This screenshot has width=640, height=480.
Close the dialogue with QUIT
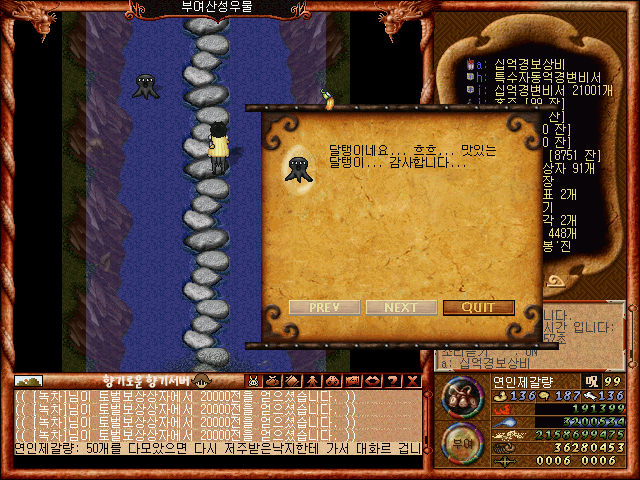pos(478,307)
